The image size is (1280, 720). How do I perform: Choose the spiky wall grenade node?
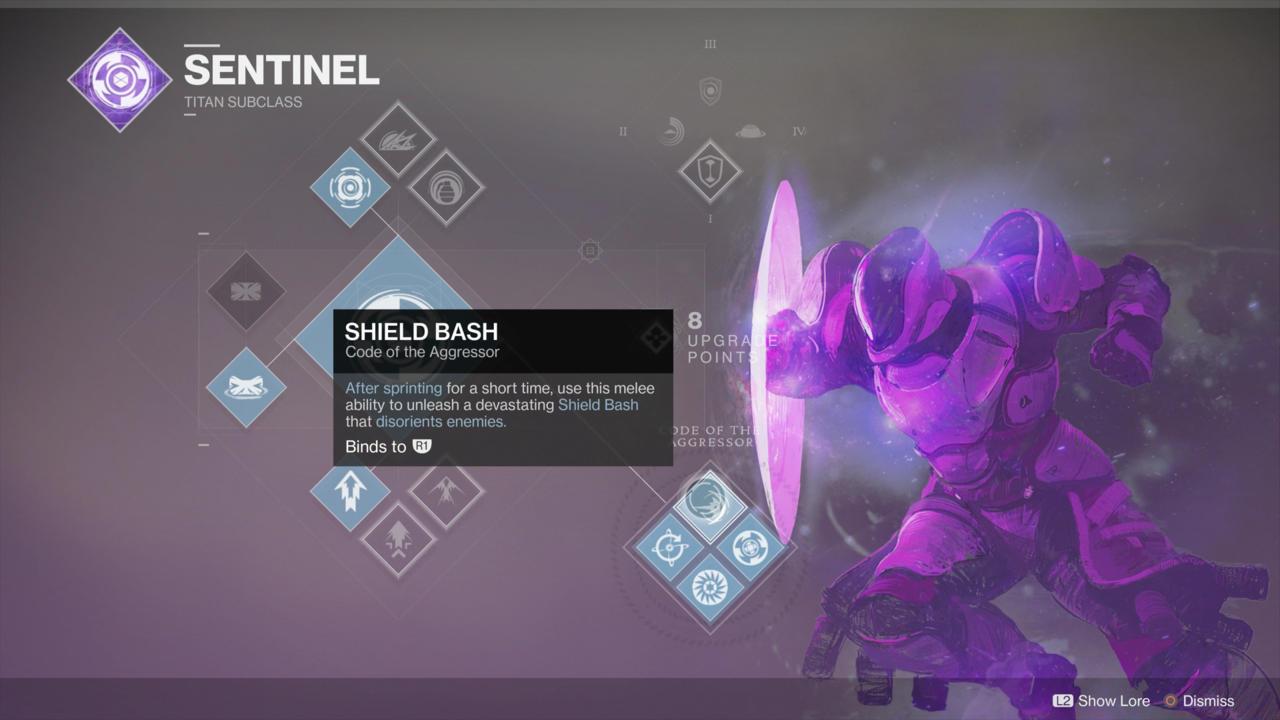[397, 140]
